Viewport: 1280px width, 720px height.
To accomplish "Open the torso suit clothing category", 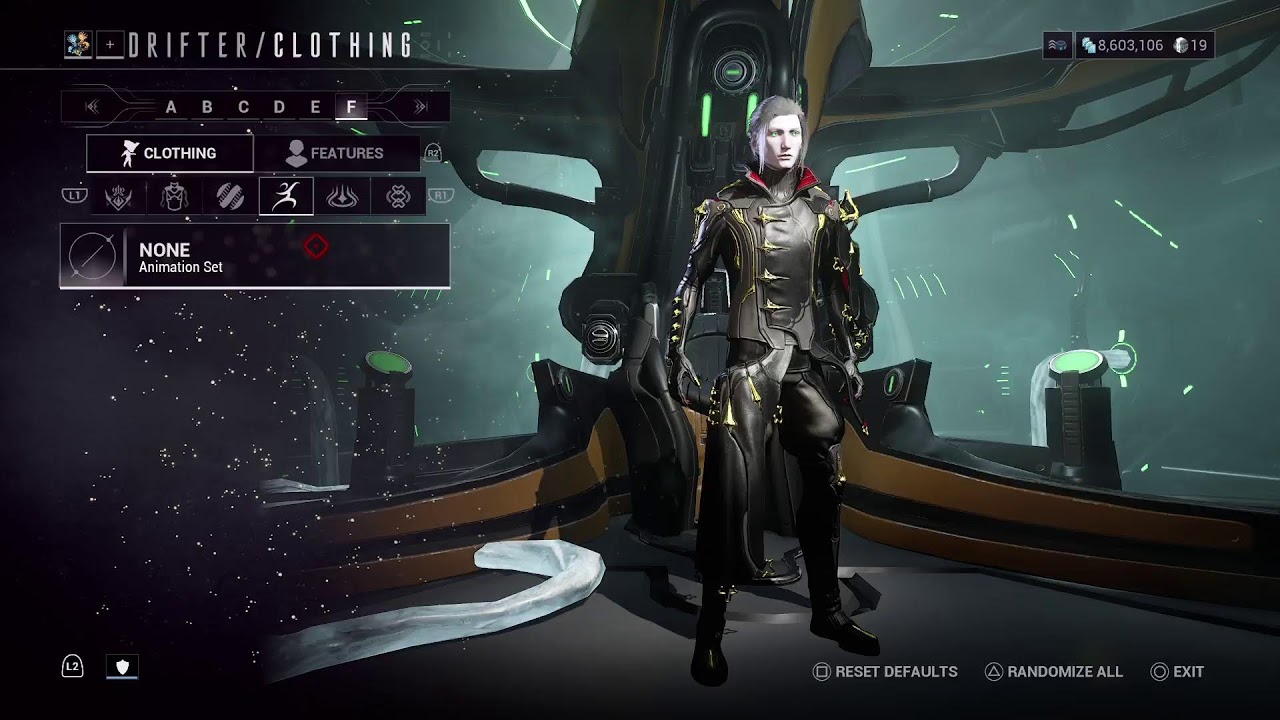I will point(174,196).
